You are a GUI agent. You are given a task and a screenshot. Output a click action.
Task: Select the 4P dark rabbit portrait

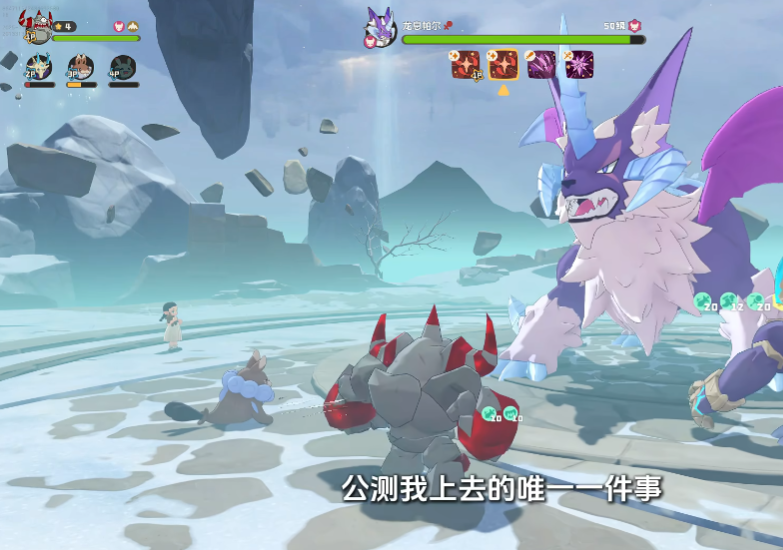click(123, 68)
